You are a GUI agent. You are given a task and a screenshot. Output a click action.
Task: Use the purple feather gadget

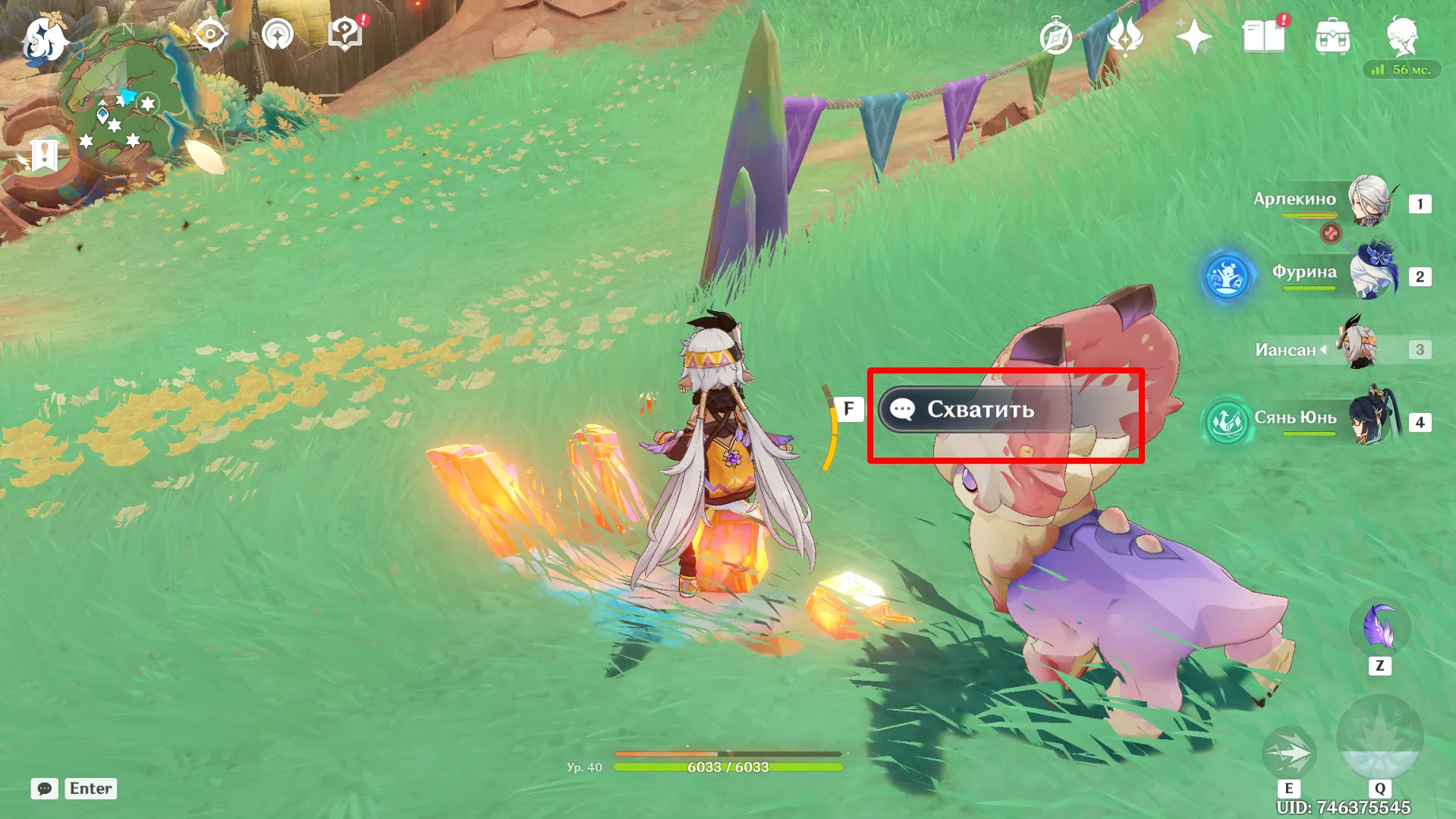1379,628
